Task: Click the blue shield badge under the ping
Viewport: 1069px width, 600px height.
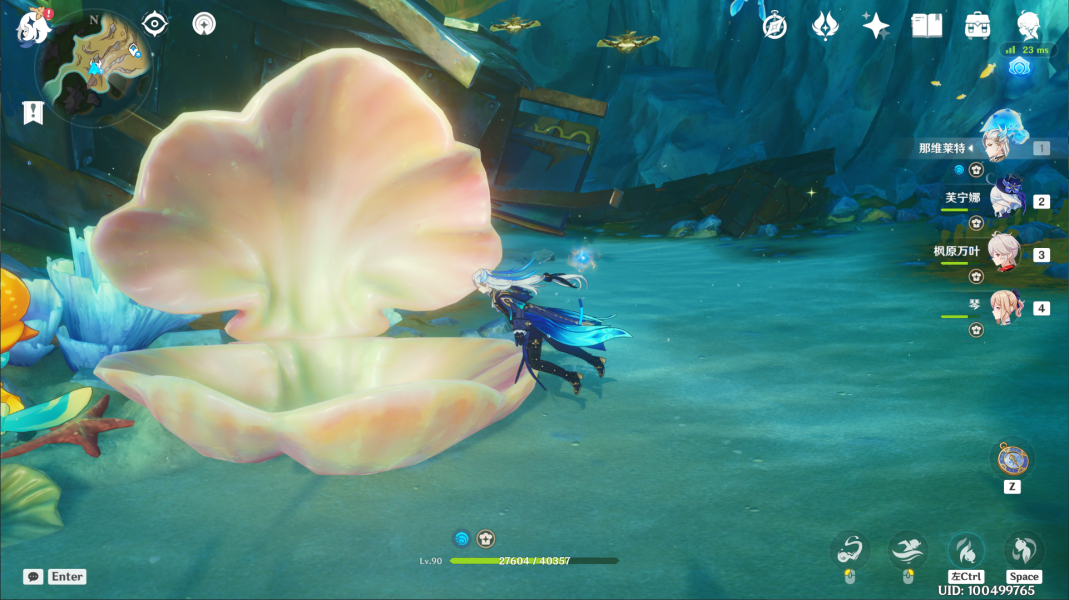Action: [1019, 68]
